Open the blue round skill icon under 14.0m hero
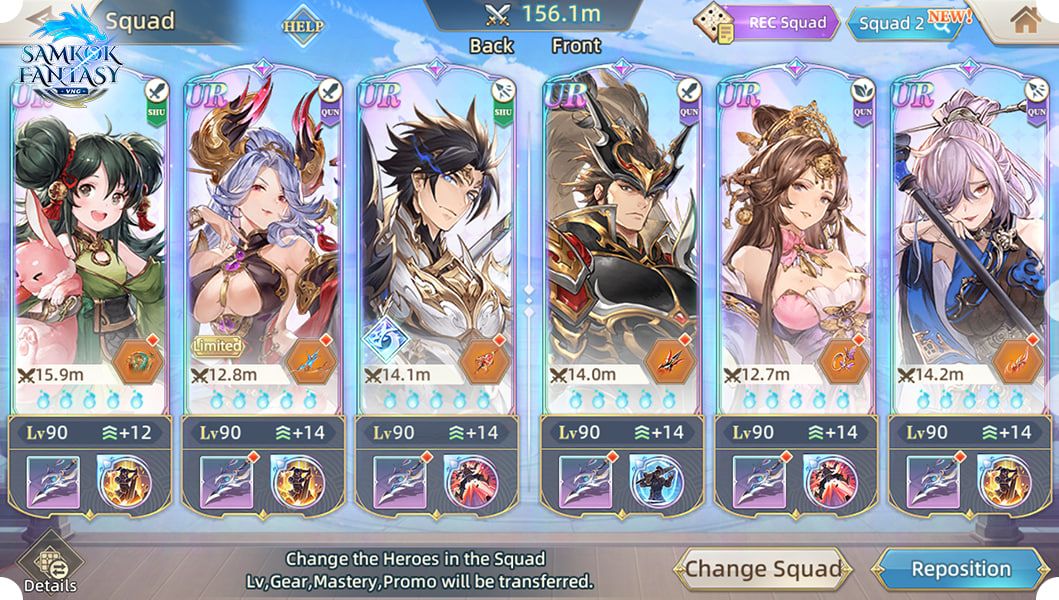The width and height of the screenshot is (1059, 600). (x=655, y=482)
